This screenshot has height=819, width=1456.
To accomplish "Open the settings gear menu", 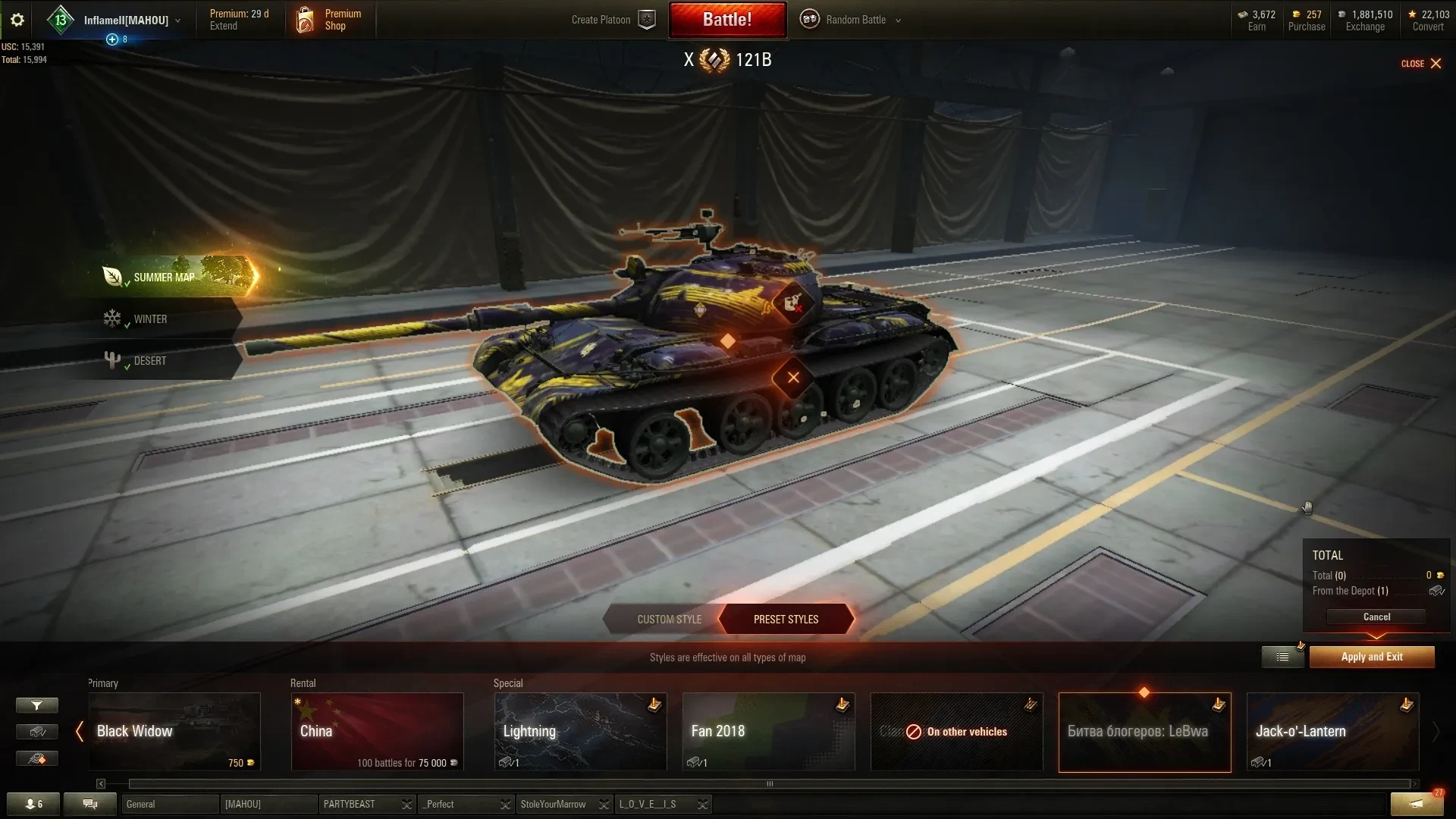I will click(17, 20).
